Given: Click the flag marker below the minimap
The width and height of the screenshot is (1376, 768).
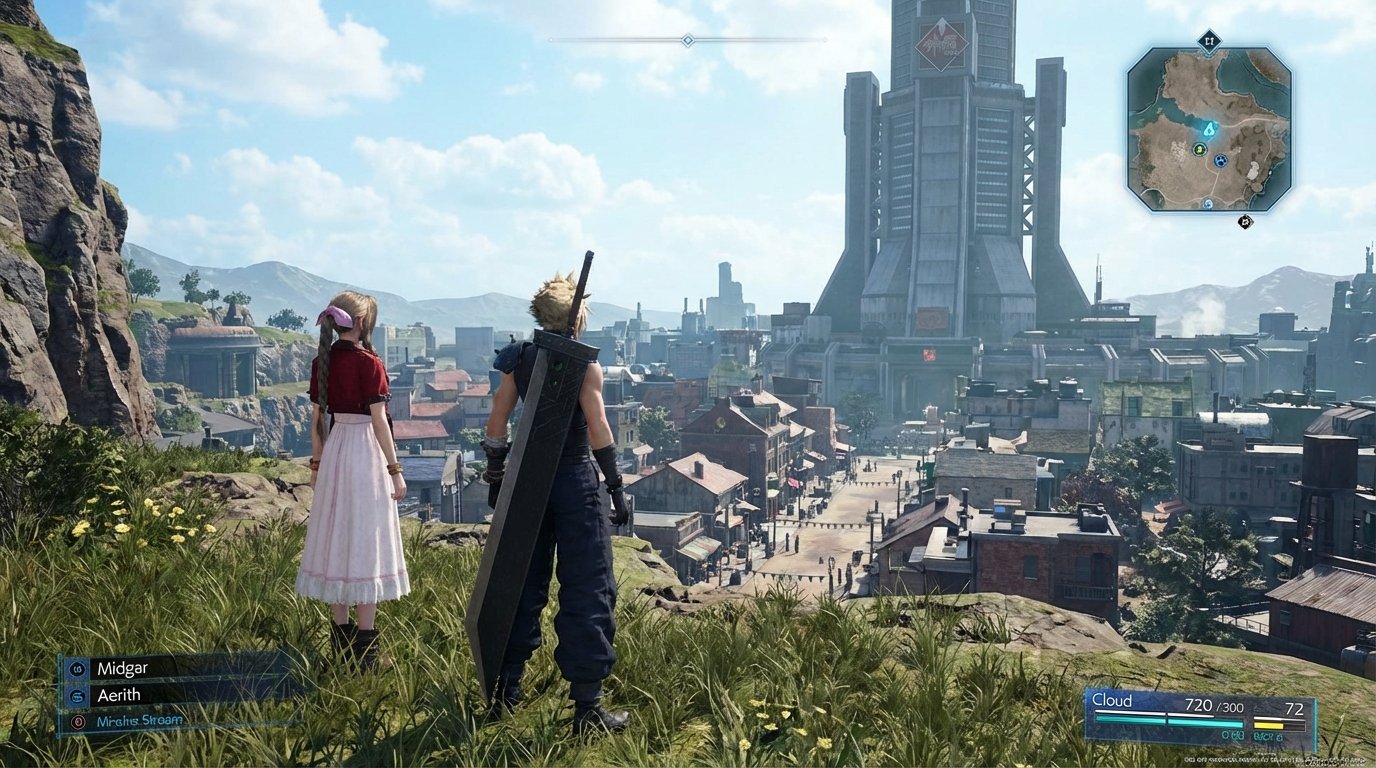Looking at the screenshot, I should pos(1246,221).
